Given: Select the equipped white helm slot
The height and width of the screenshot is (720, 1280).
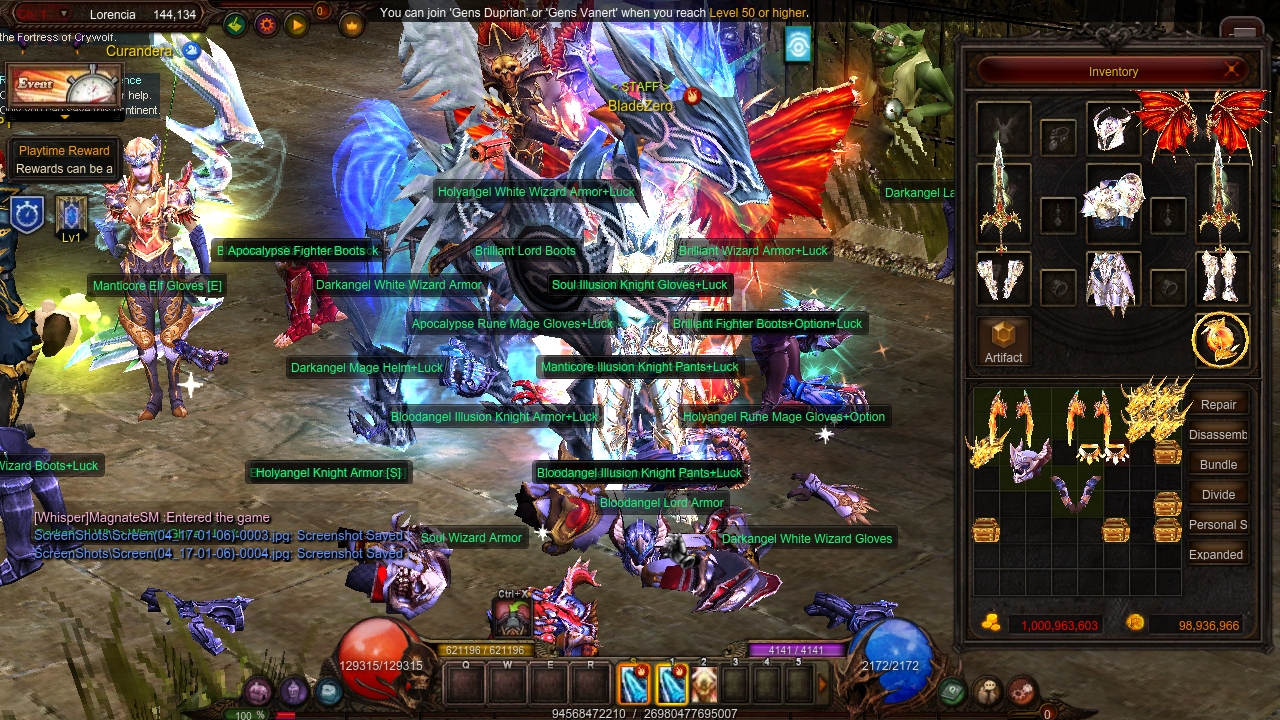Looking at the screenshot, I should (x=1112, y=128).
